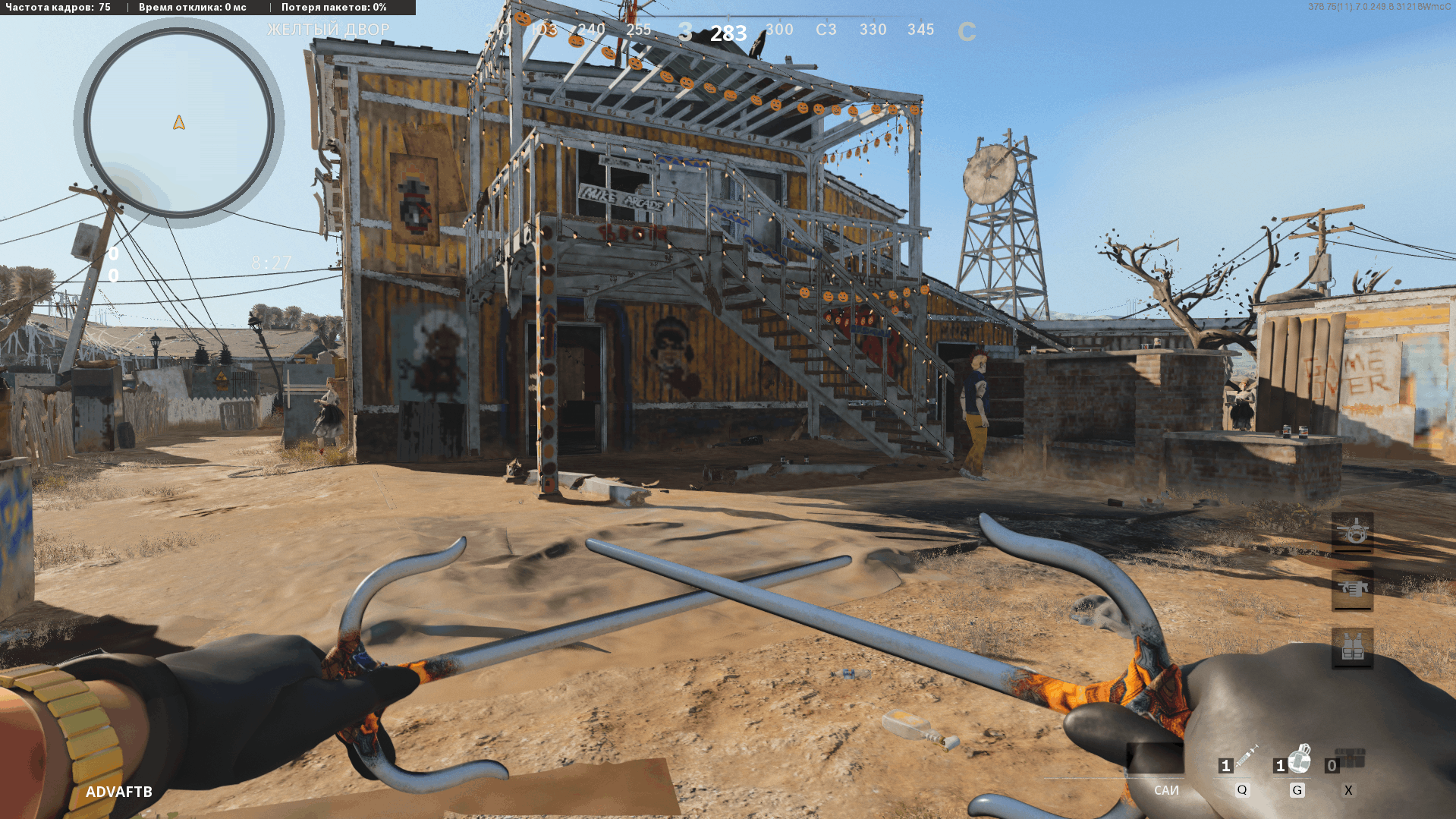This screenshot has width=1456, height=819.
Task: Click the compass heading bar
Action: coord(728,30)
